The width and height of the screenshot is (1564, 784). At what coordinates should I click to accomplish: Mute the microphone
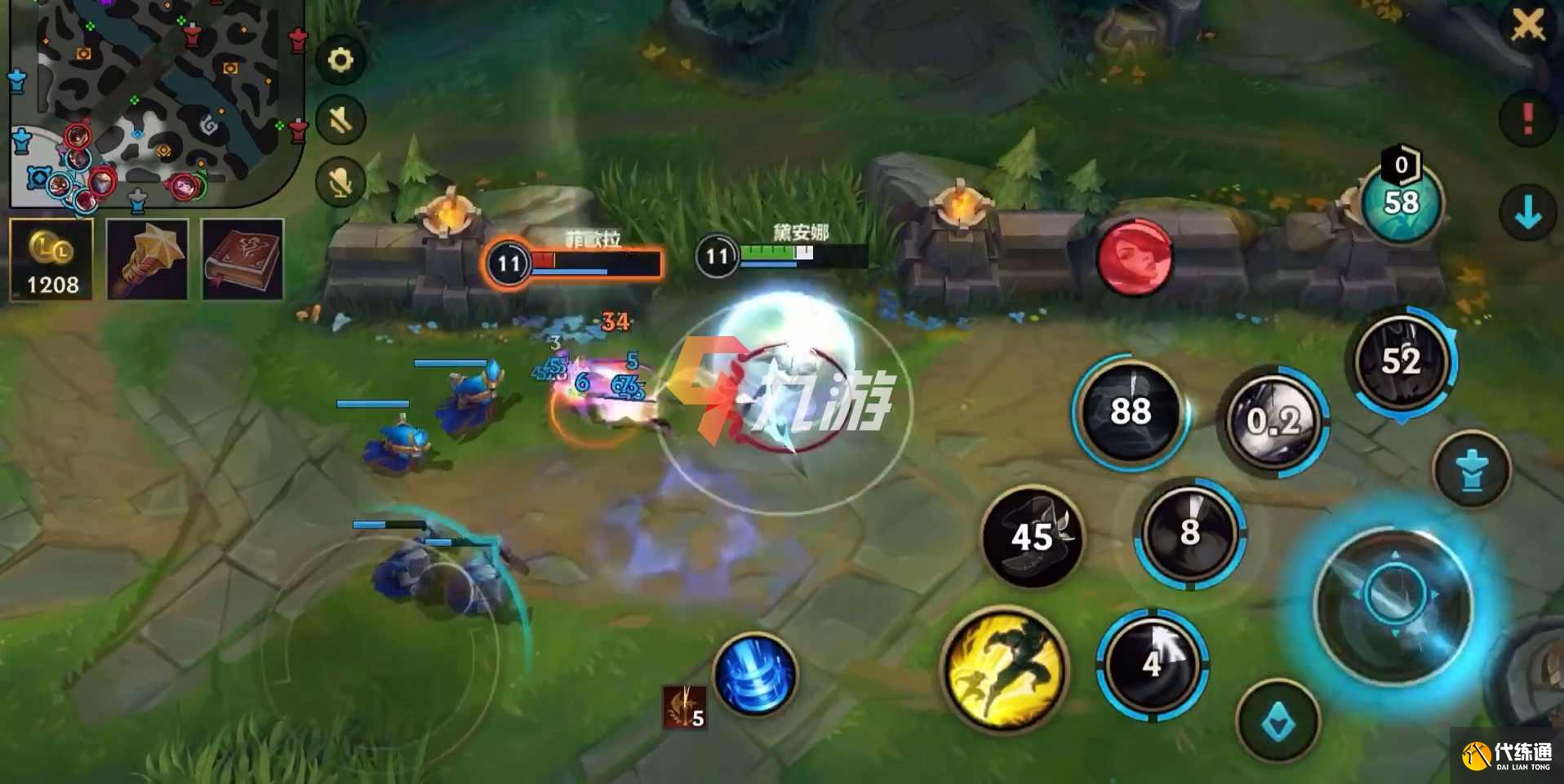341,181
